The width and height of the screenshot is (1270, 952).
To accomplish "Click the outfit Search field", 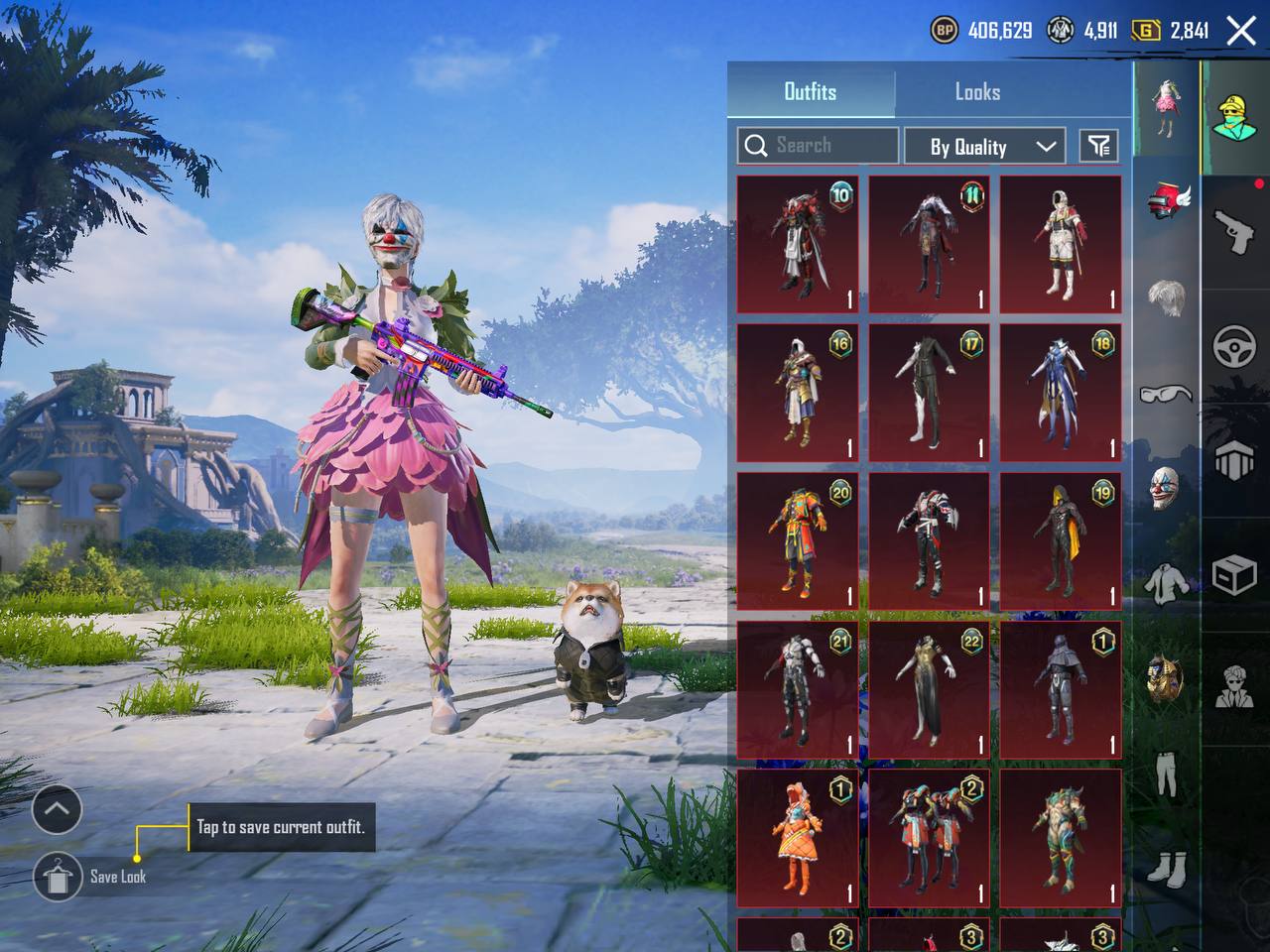I will [819, 146].
